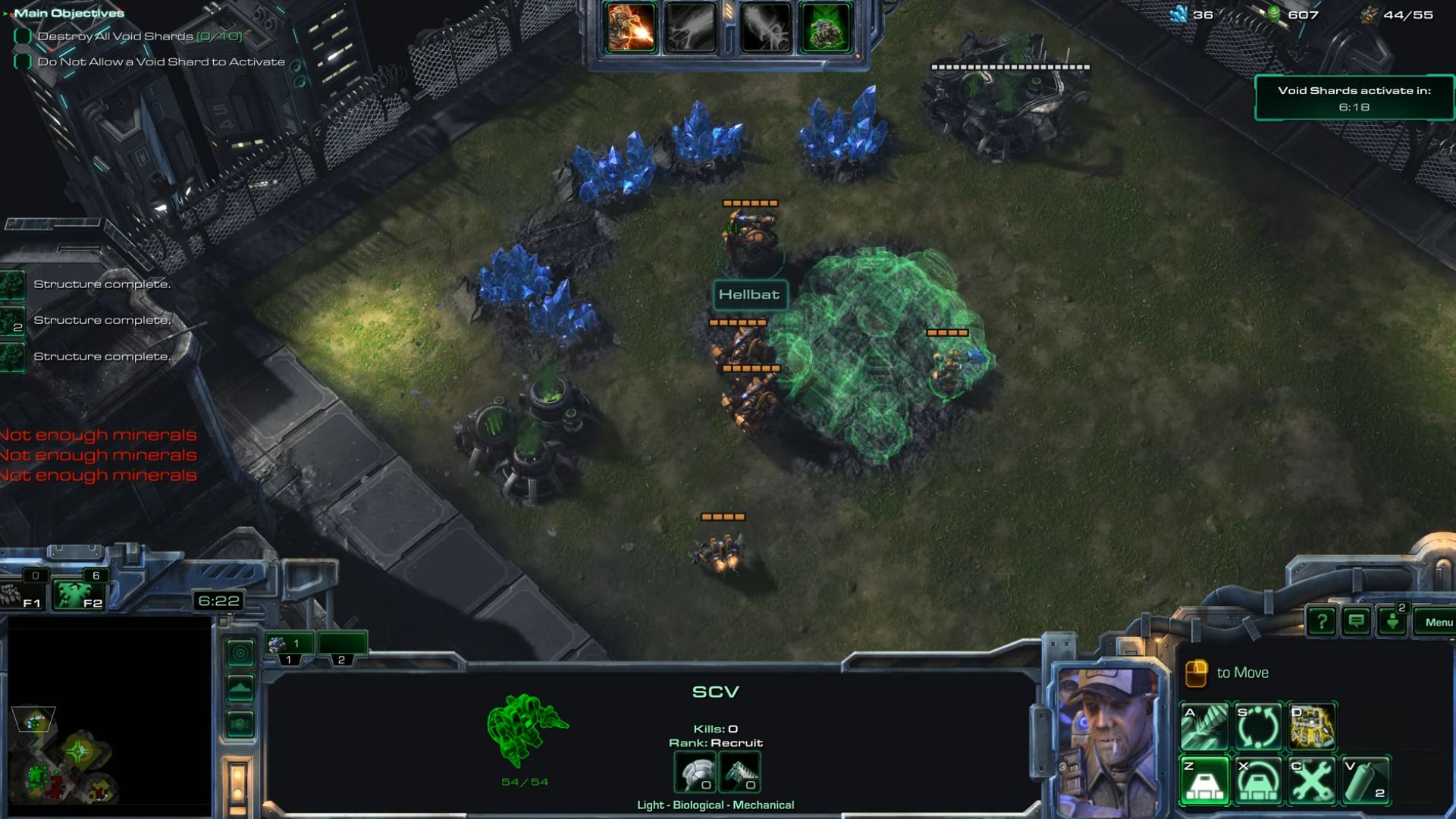Activate the green armored vehicle top-bar ability

pyautogui.click(x=825, y=28)
